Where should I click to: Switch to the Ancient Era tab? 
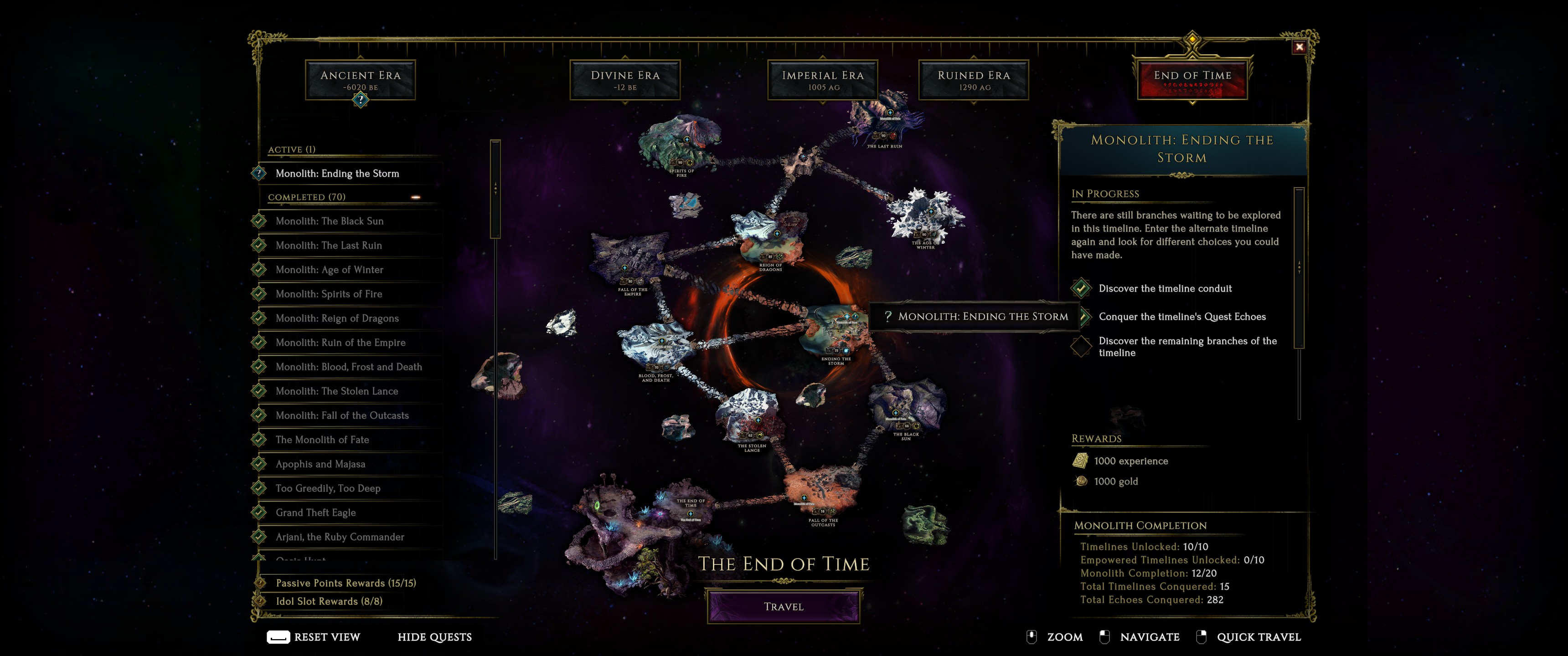pyautogui.click(x=361, y=80)
